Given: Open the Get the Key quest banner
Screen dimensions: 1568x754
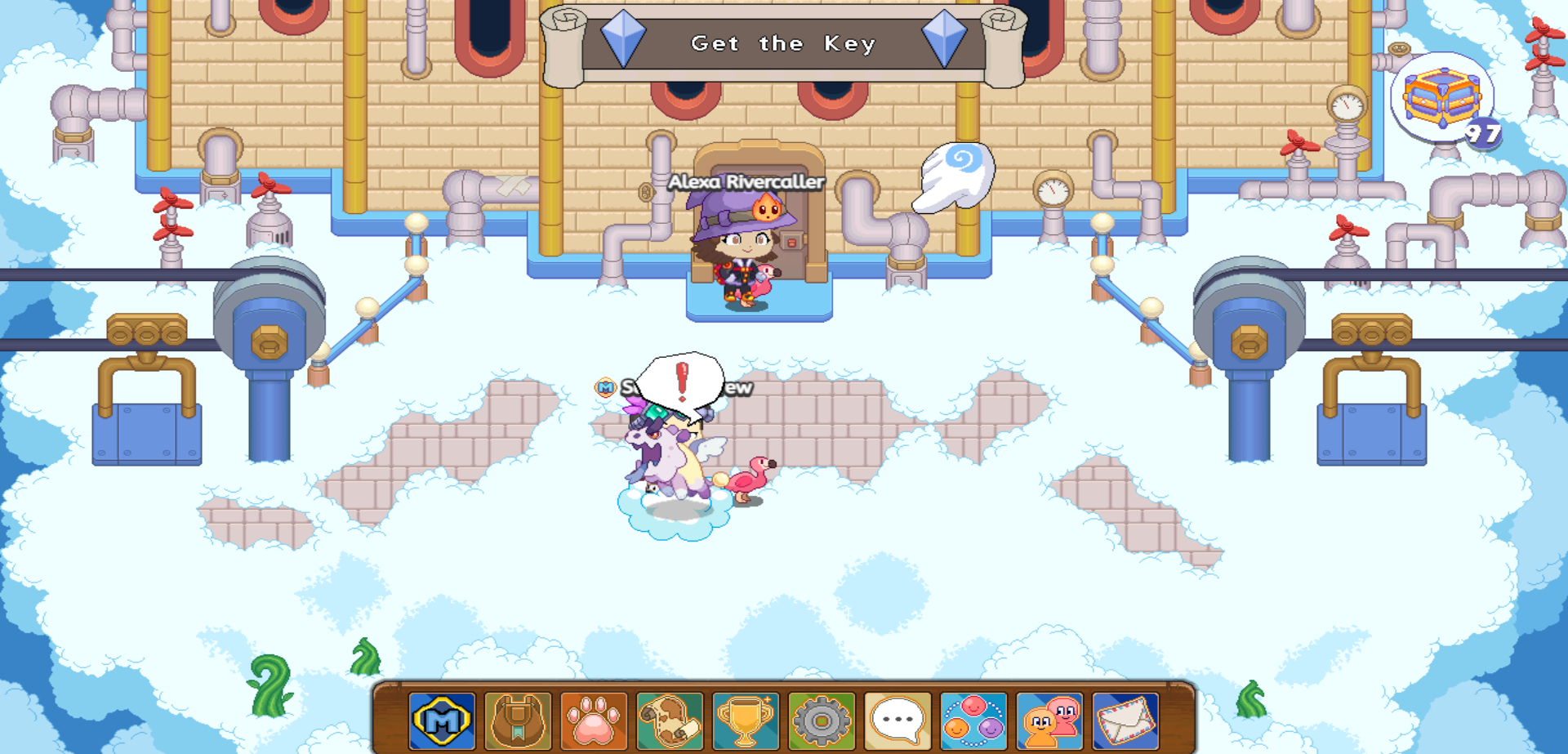Looking at the screenshot, I should click(784, 44).
